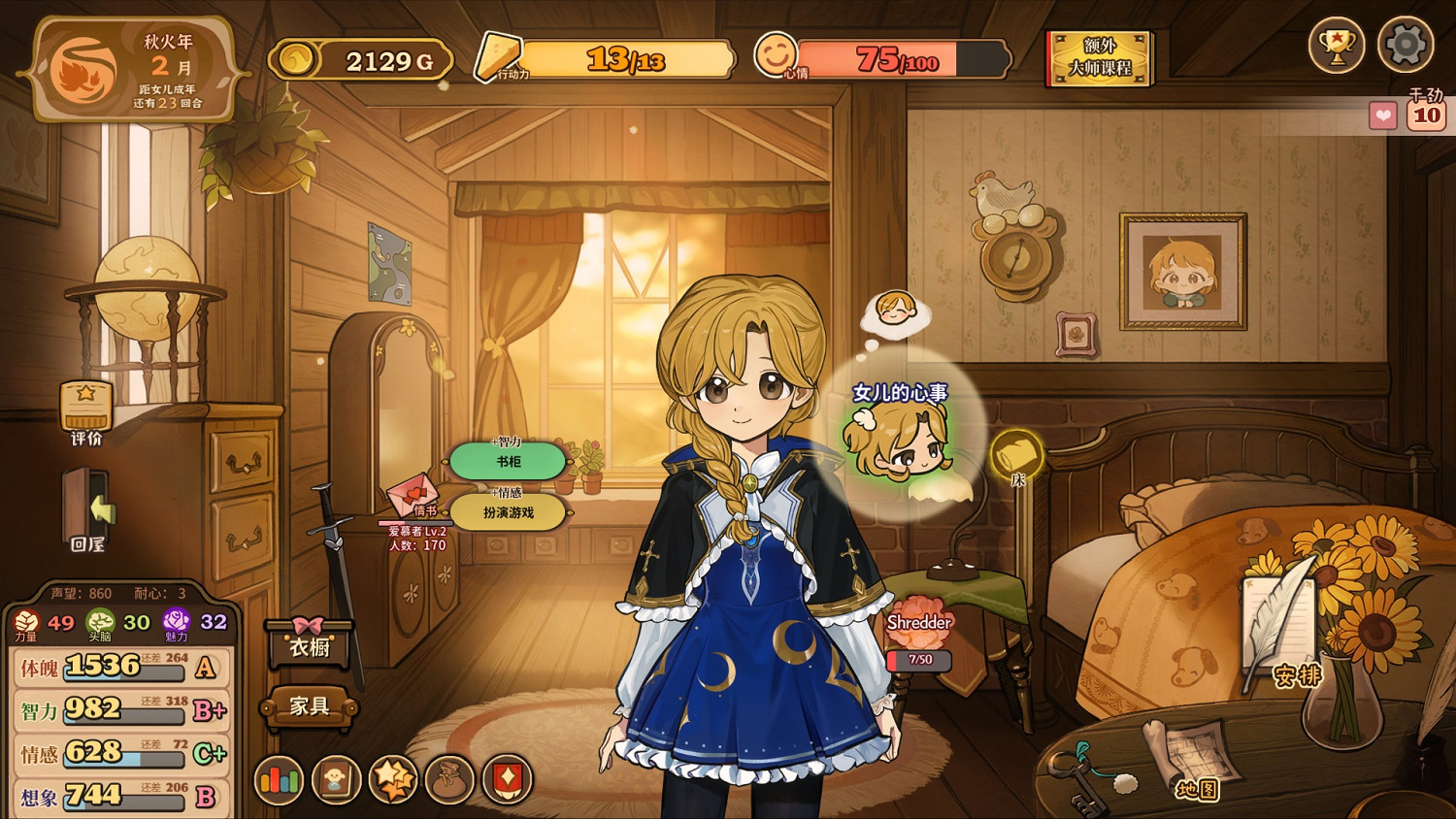The width and height of the screenshot is (1456, 819).
Task: Click the 床 bed interaction icon
Action: (x=1017, y=451)
